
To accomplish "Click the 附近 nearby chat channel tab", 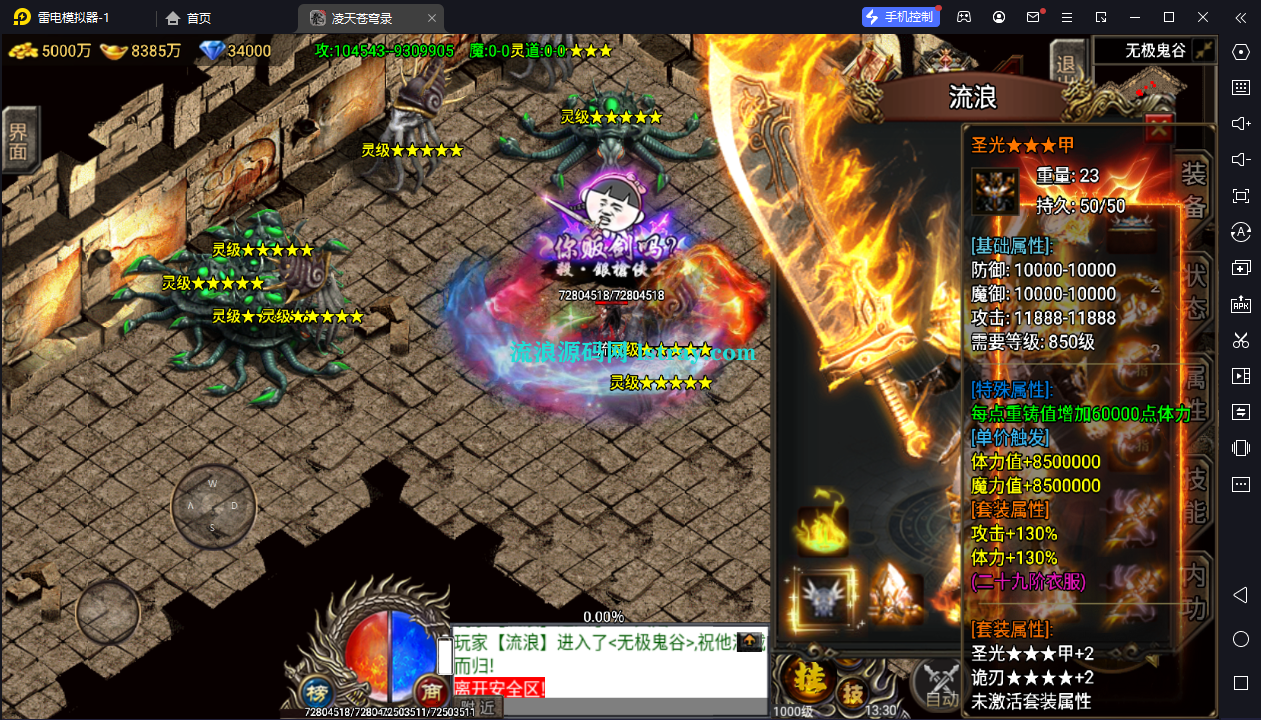I will coord(478,707).
